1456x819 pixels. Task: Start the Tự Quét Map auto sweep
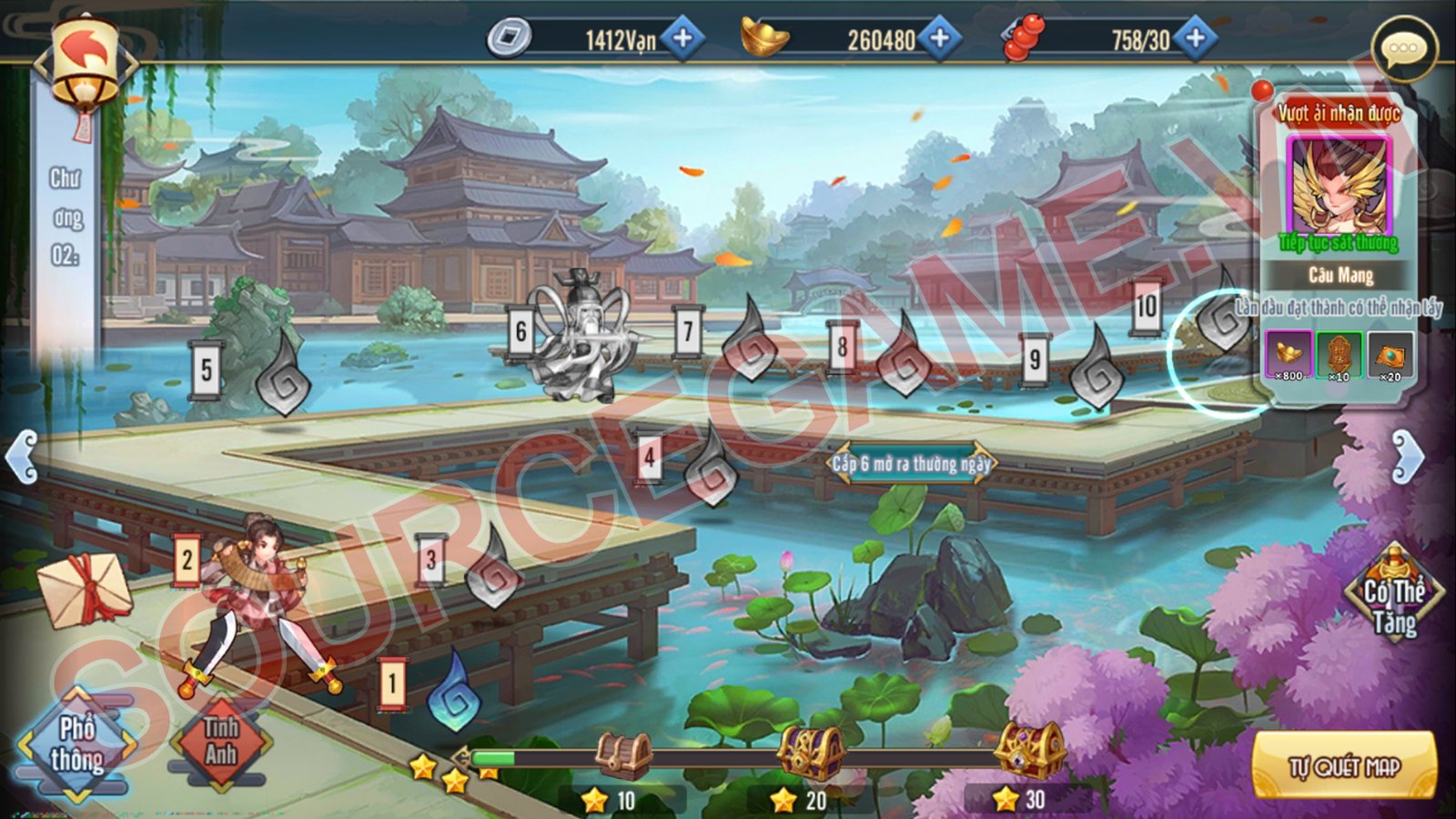pyautogui.click(x=1344, y=767)
